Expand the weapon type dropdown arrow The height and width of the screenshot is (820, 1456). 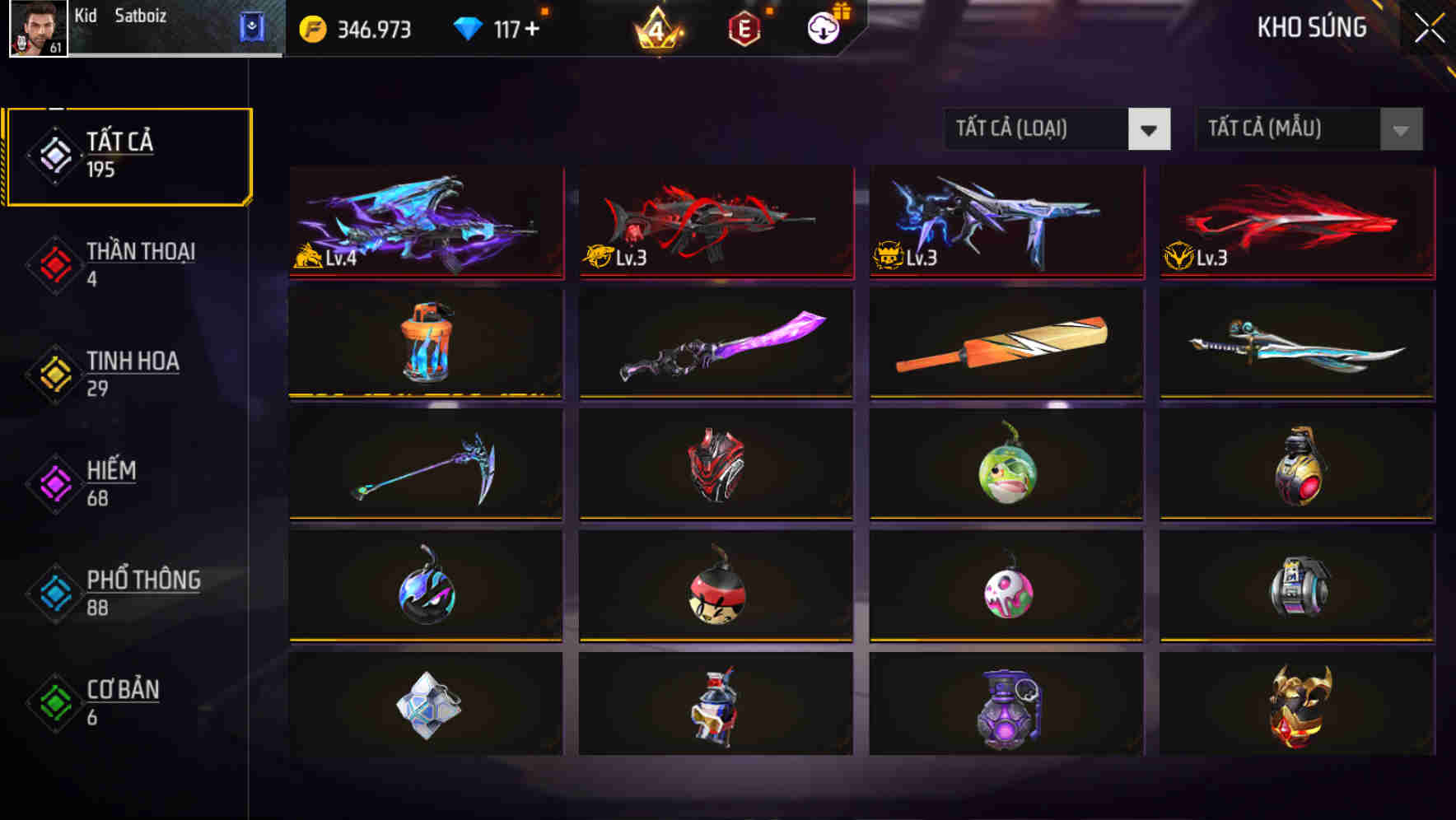1151,129
